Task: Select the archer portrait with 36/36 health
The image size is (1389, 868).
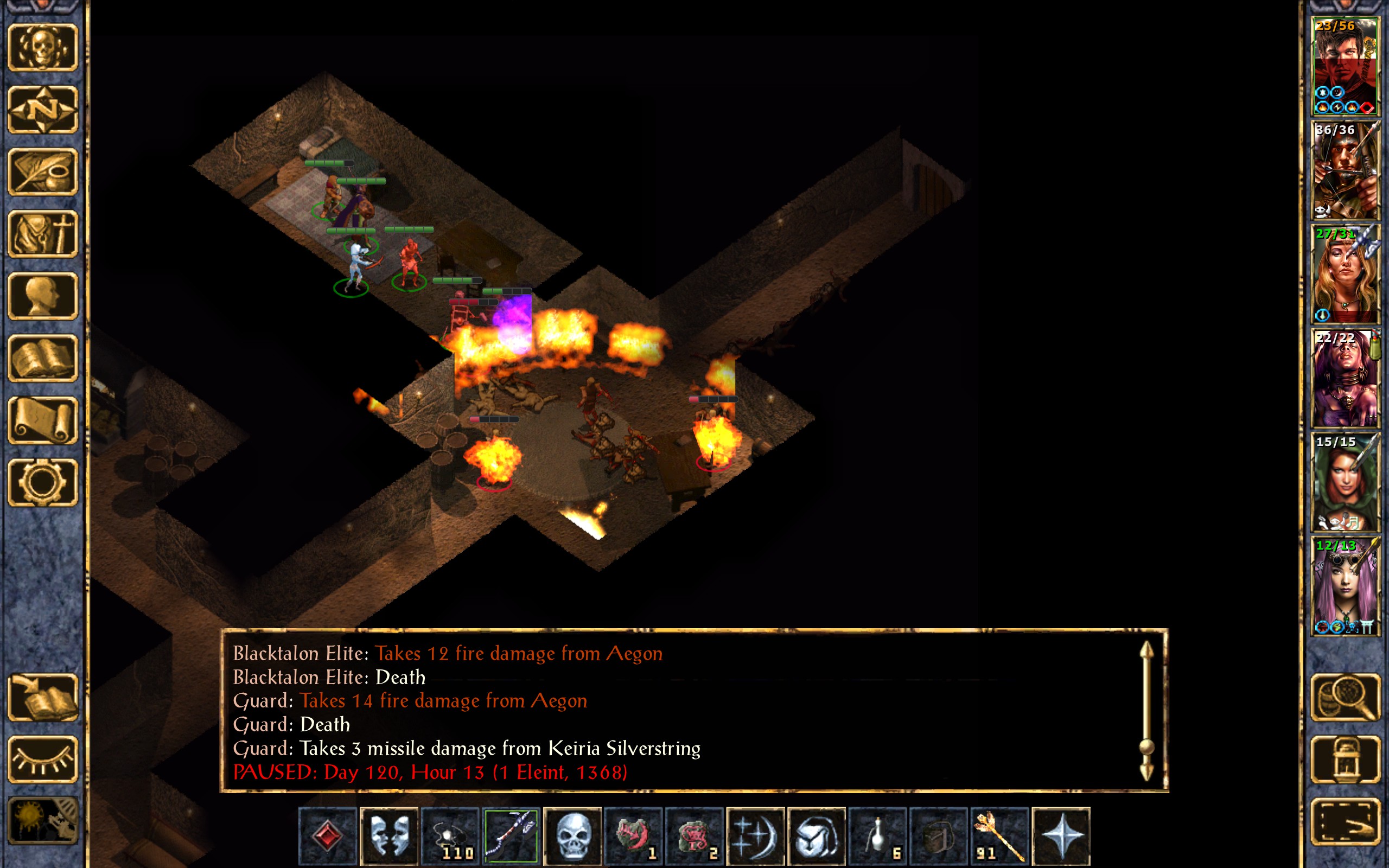Action: point(1345,170)
